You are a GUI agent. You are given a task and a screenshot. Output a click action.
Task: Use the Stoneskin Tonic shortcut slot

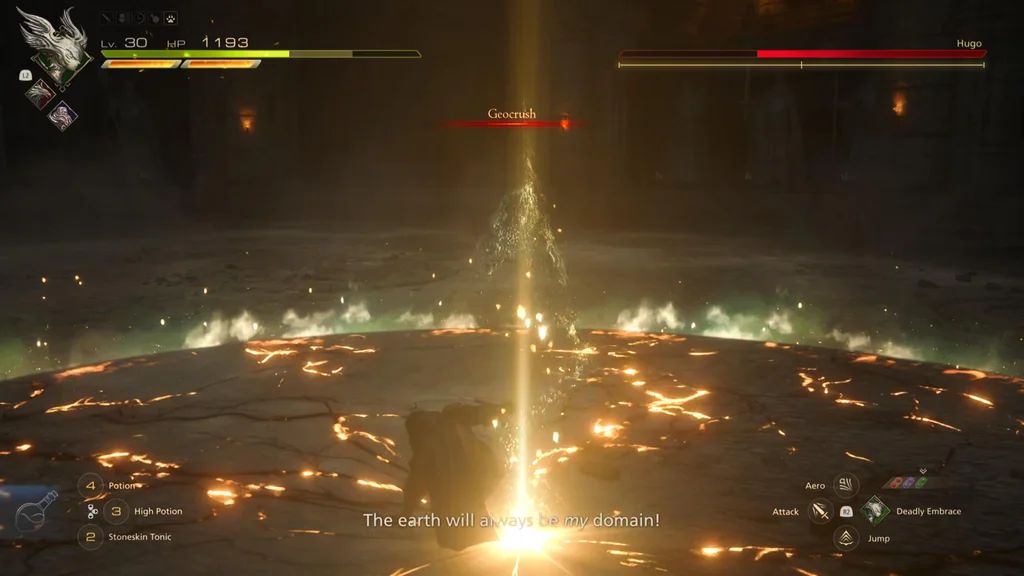(91, 537)
